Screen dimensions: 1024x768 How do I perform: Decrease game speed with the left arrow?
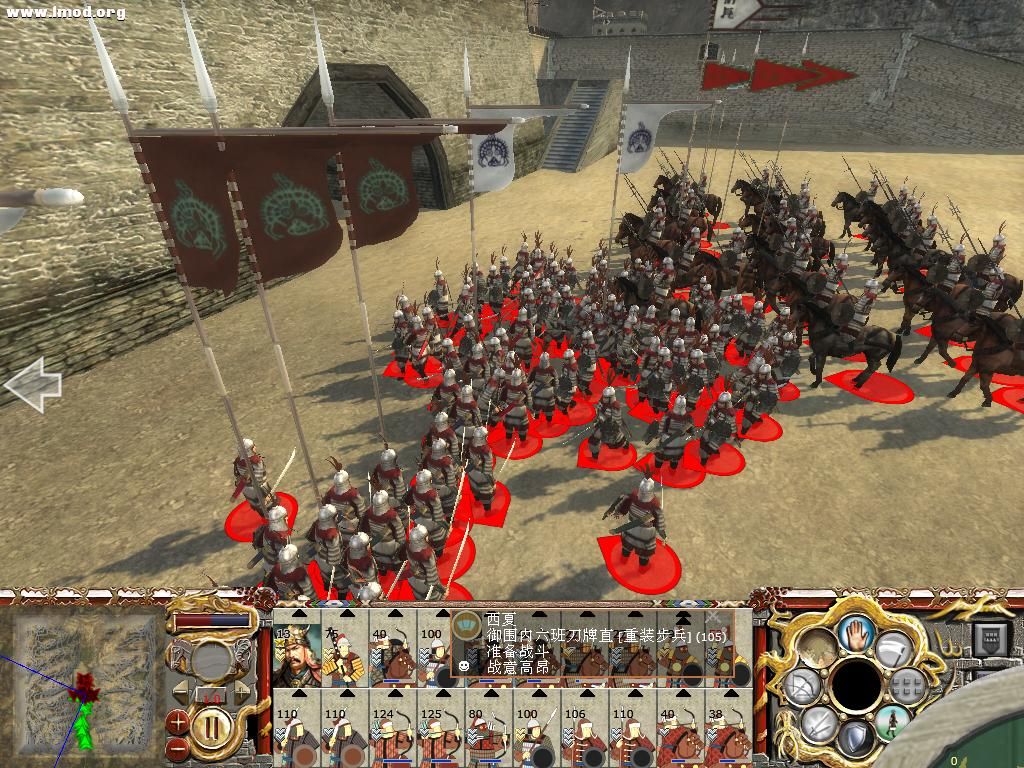[x=183, y=694]
